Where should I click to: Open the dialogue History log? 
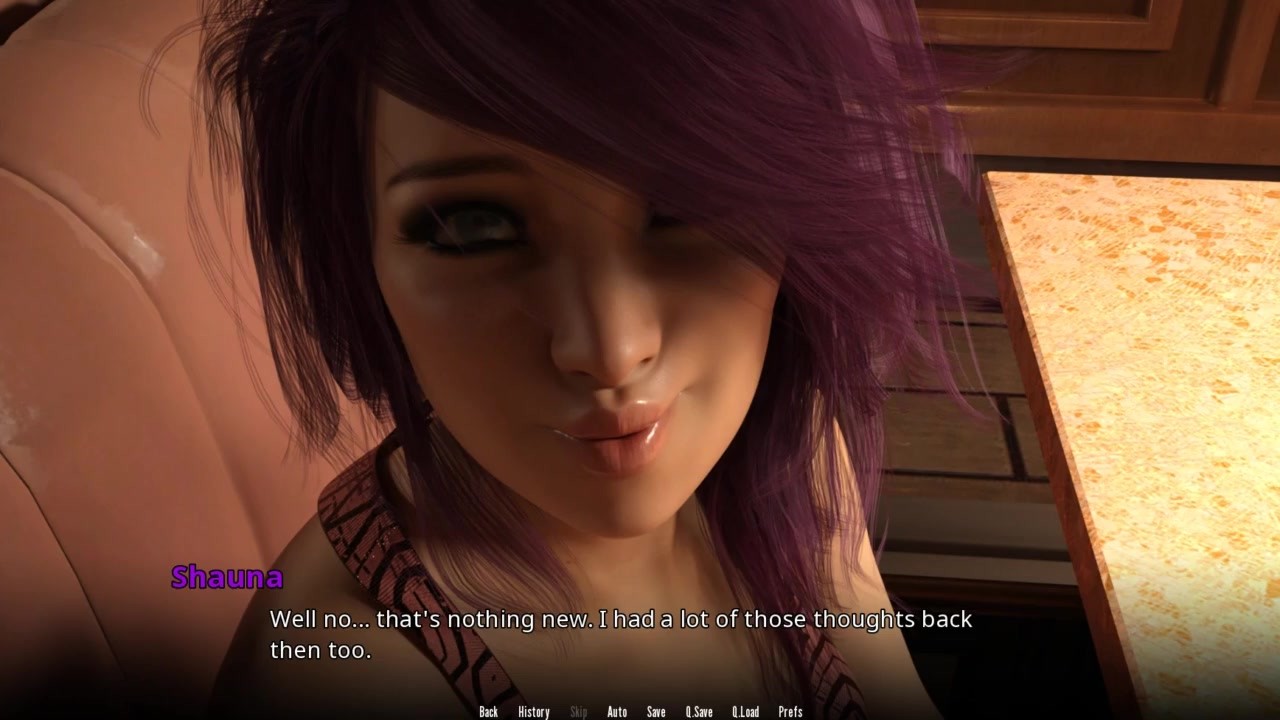pyautogui.click(x=533, y=712)
